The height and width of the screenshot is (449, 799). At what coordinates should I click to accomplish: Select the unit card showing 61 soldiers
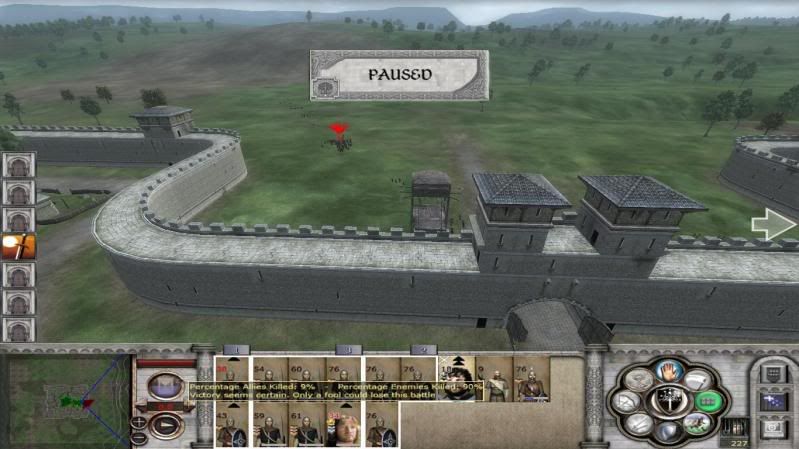pos(306,424)
